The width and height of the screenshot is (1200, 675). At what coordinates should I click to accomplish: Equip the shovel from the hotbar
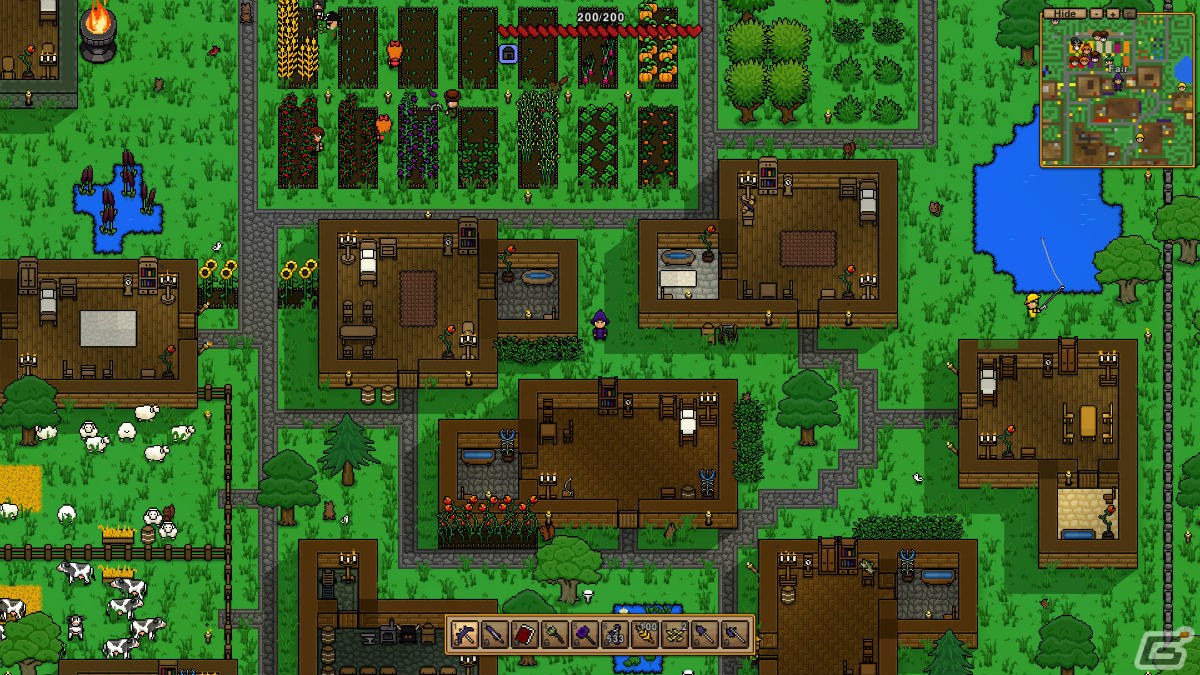(x=704, y=634)
